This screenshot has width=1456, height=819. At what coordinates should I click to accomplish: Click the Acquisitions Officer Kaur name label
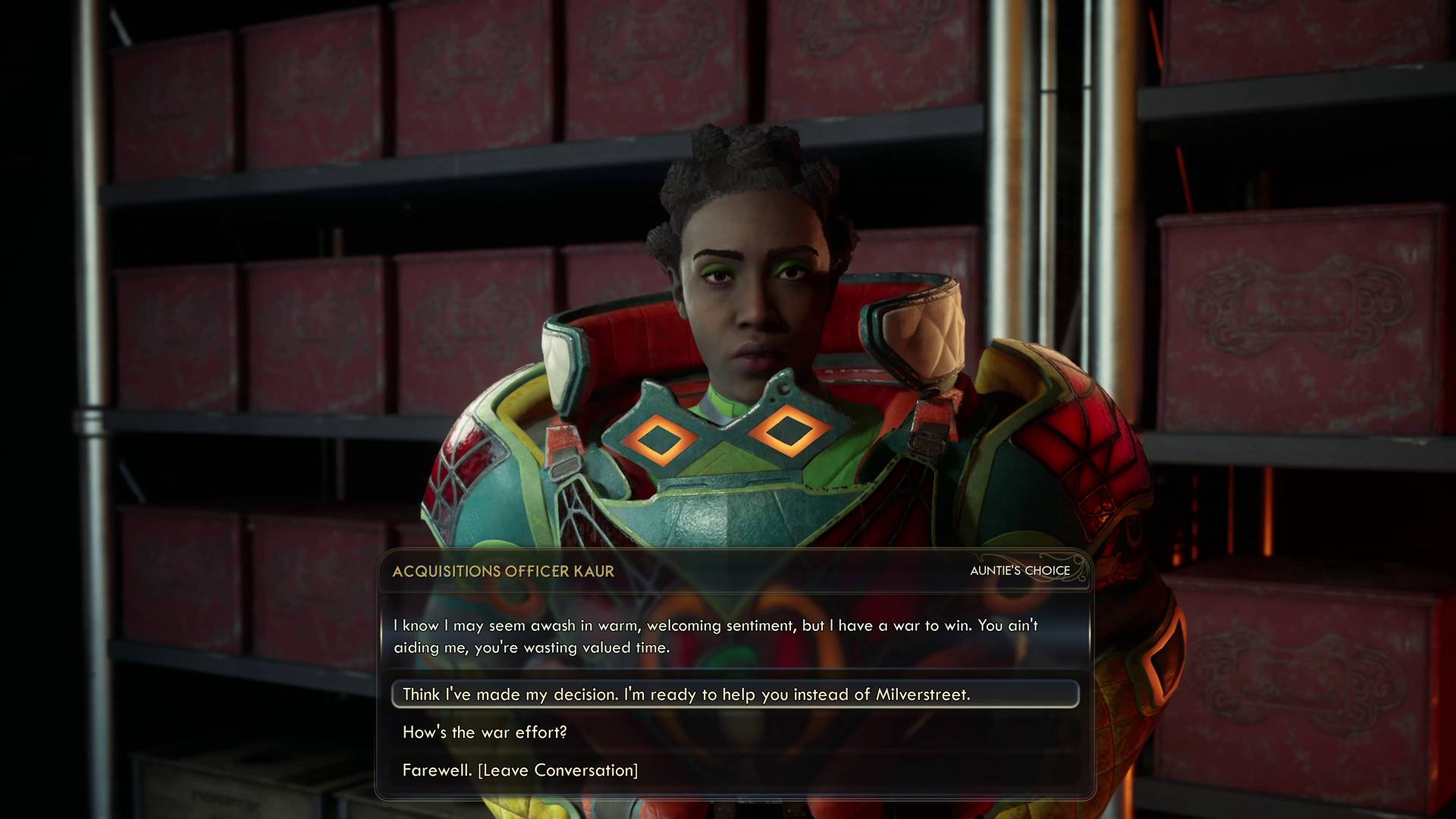[x=502, y=572]
